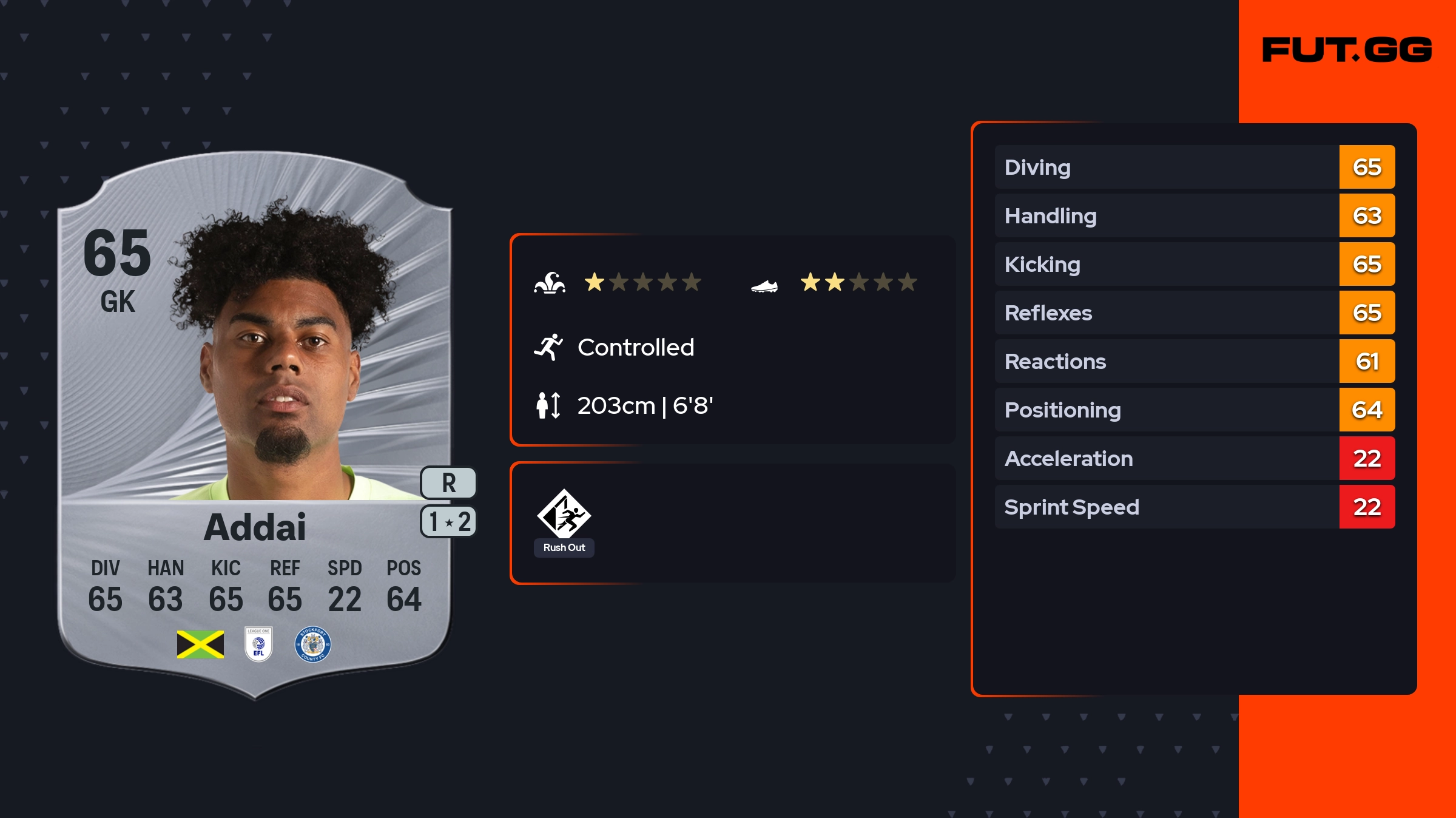Choose the Positioning stat row

point(1194,410)
